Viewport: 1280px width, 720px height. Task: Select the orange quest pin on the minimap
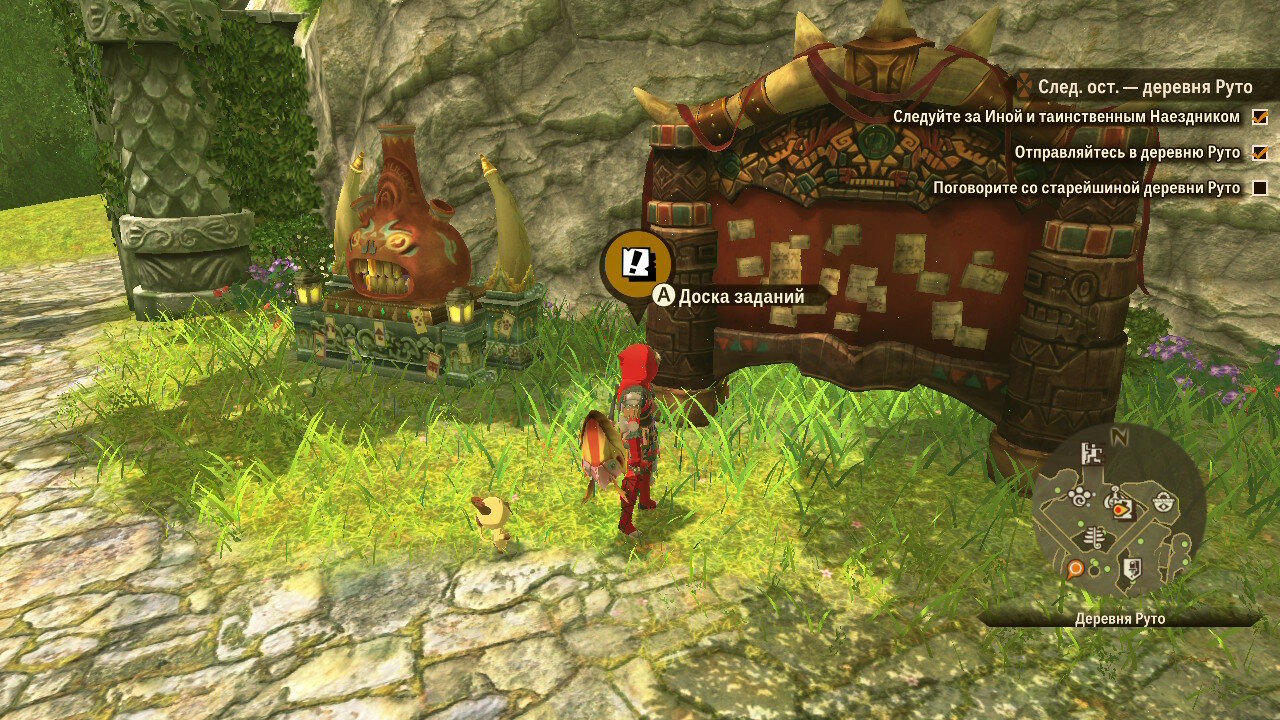[x=1075, y=569]
